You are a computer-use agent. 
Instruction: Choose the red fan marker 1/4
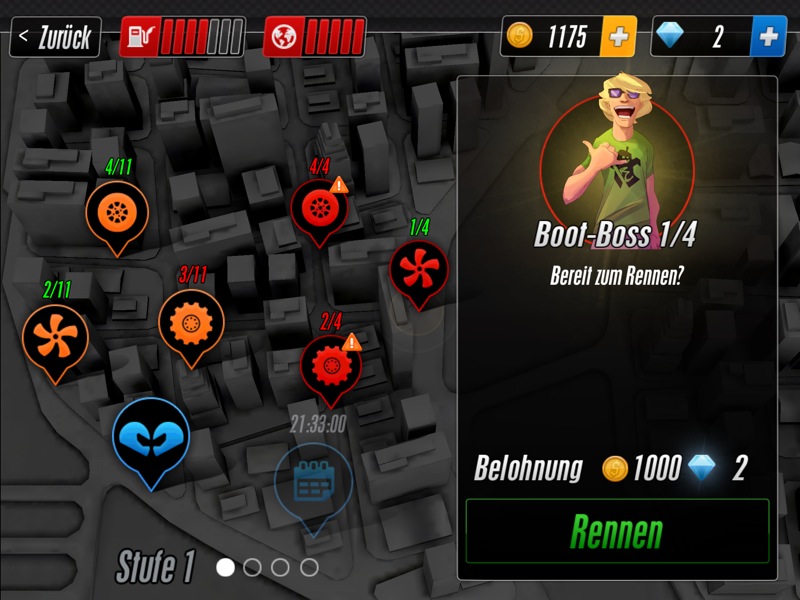[418, 270]
